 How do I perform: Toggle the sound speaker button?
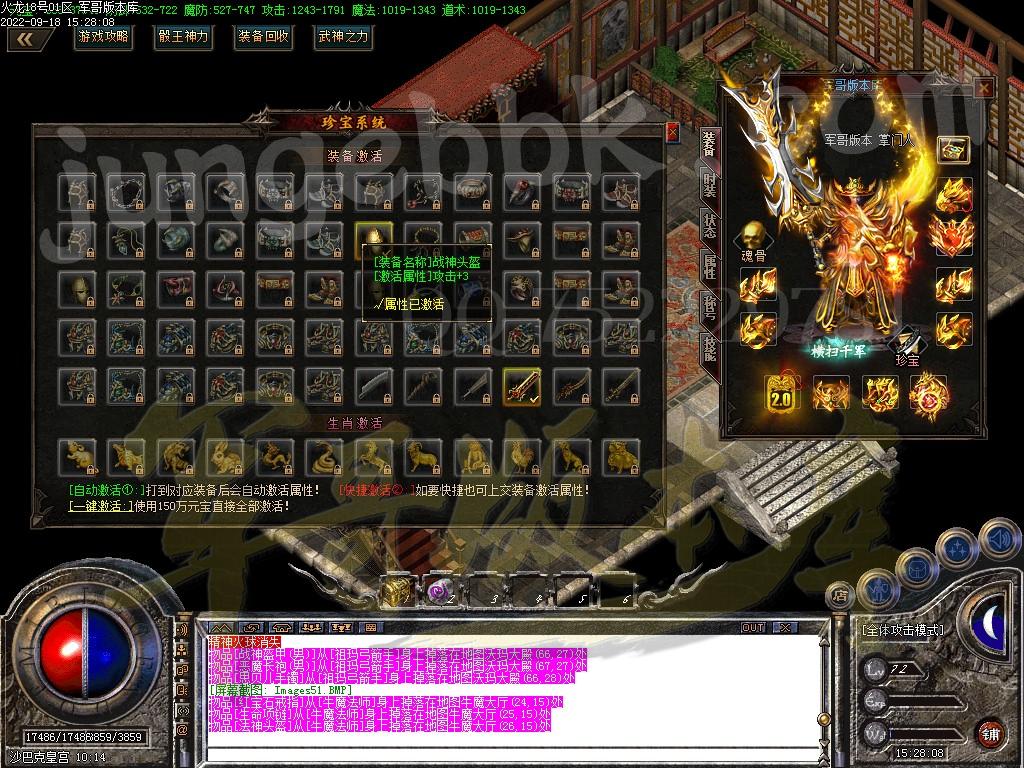[x=183, y=632]
